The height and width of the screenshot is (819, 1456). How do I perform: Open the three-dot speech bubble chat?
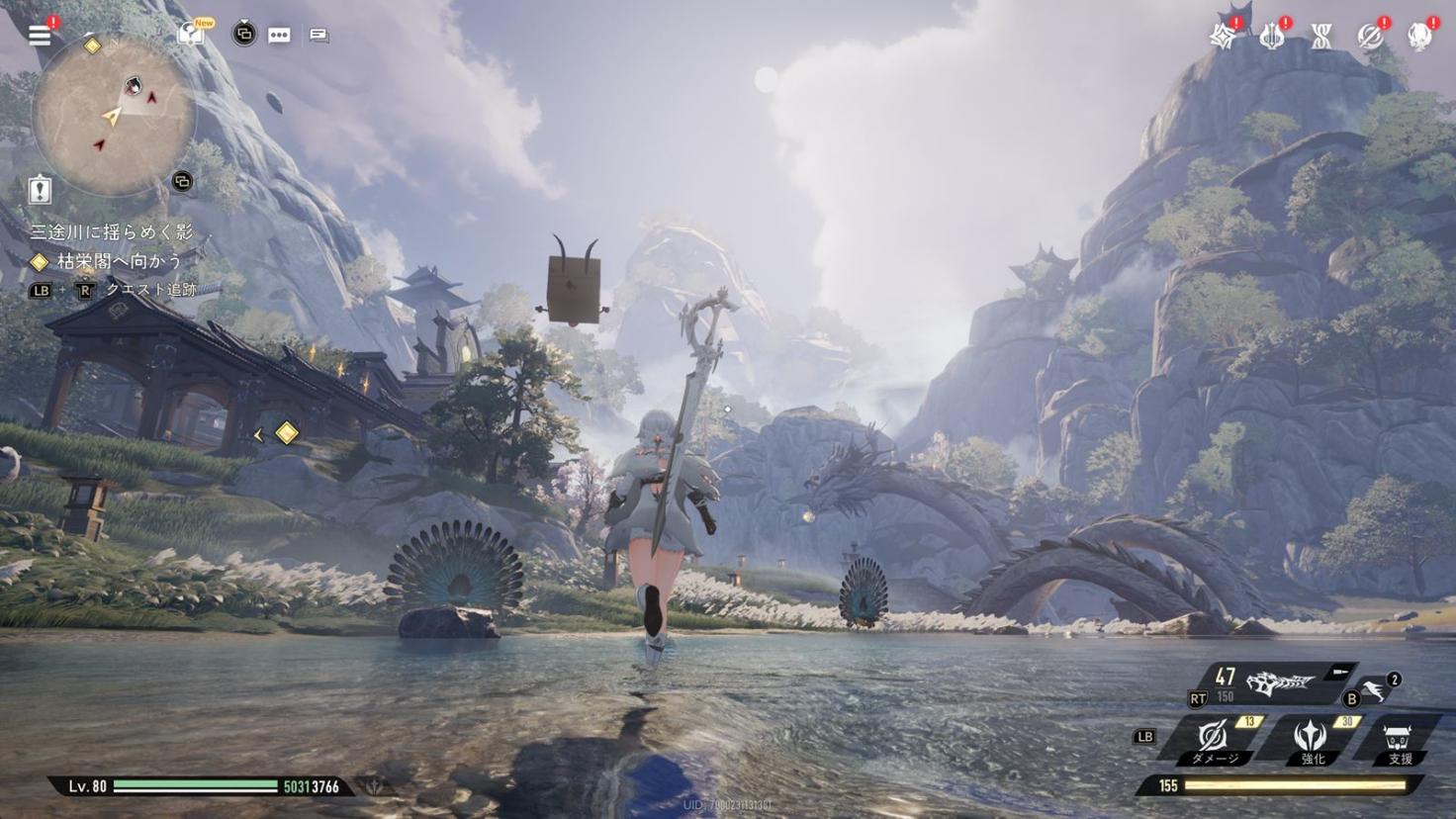(x=280, y=36)
